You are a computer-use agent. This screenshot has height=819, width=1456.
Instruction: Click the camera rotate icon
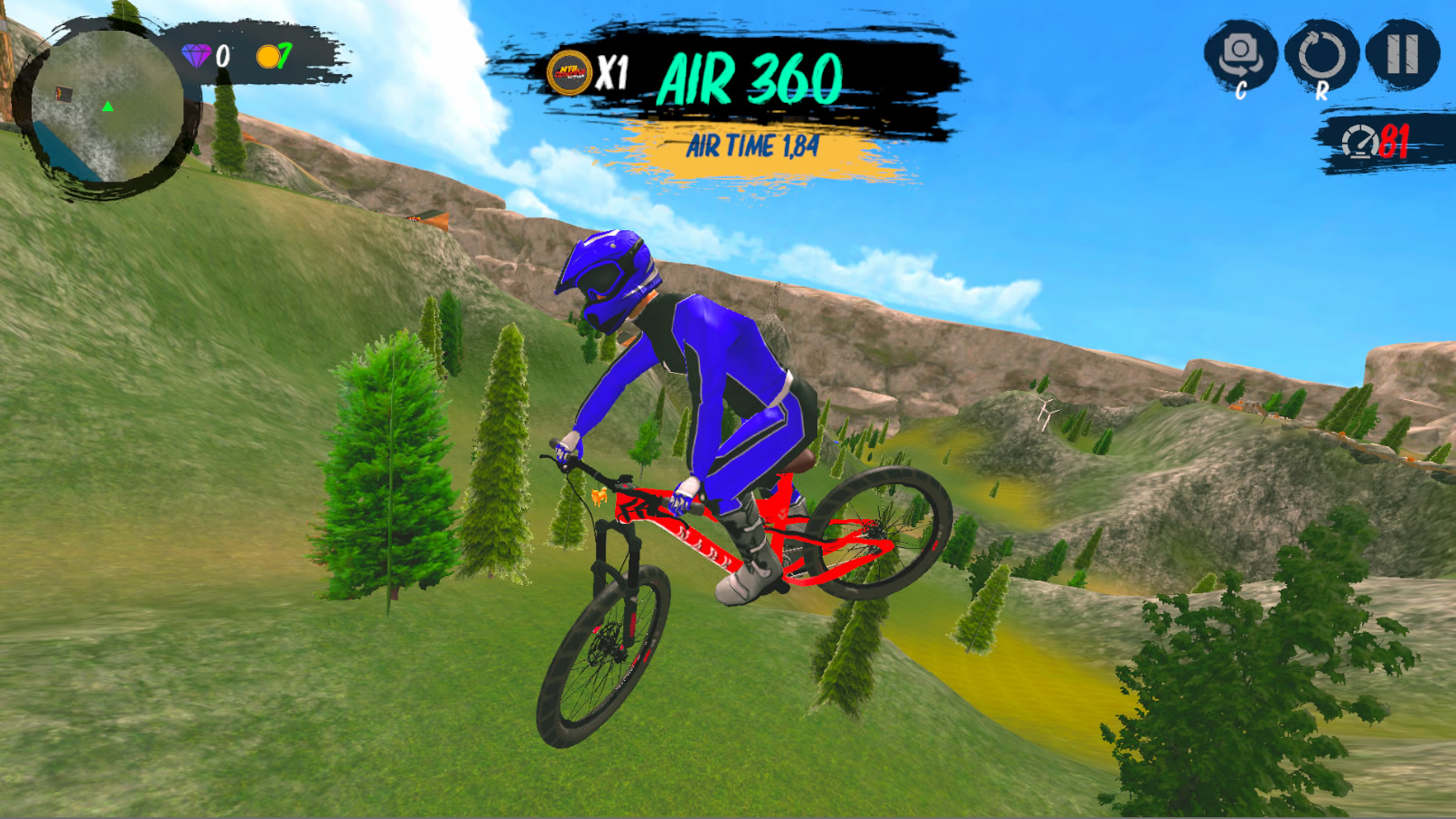pyautogui.click(x=1242, y=50)
